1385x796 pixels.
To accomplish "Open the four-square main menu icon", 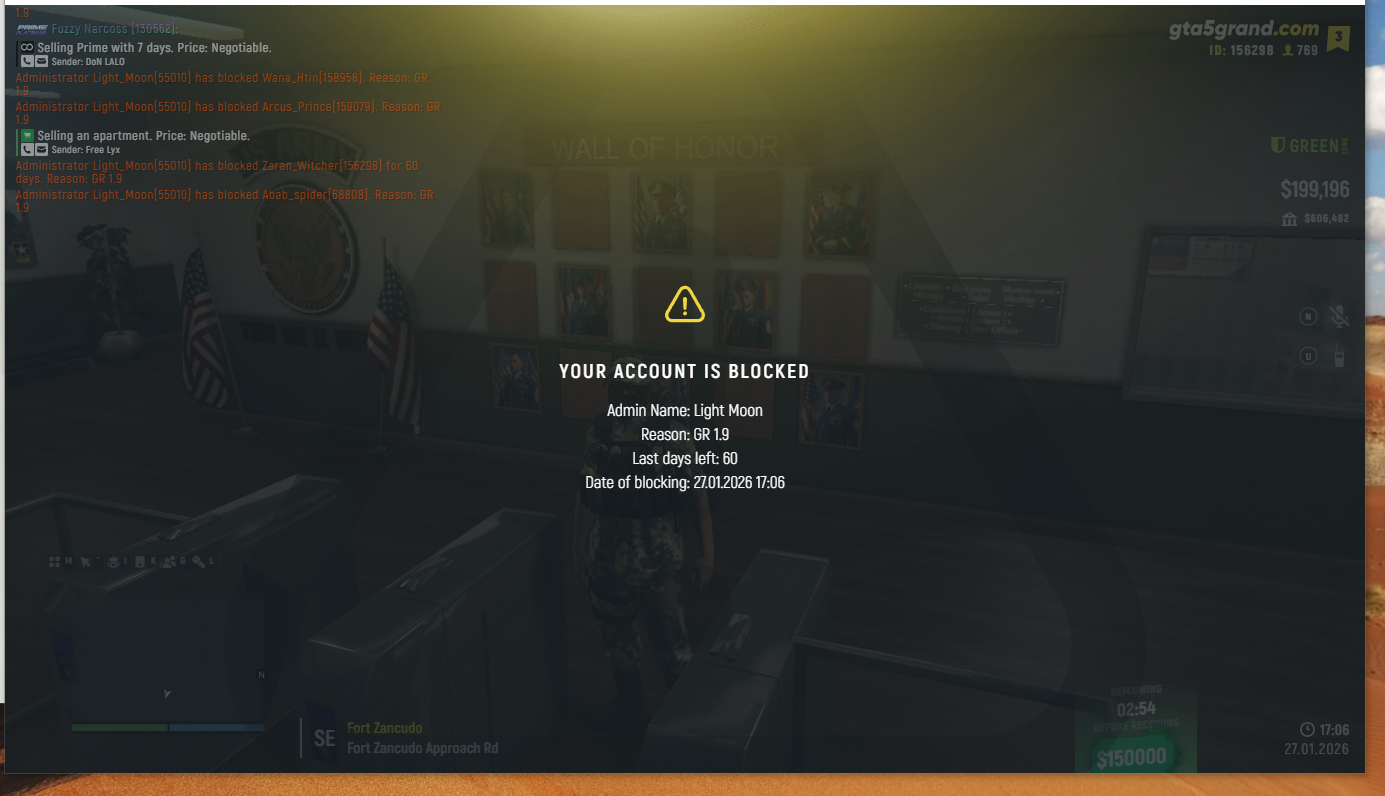I will (55, 562).
